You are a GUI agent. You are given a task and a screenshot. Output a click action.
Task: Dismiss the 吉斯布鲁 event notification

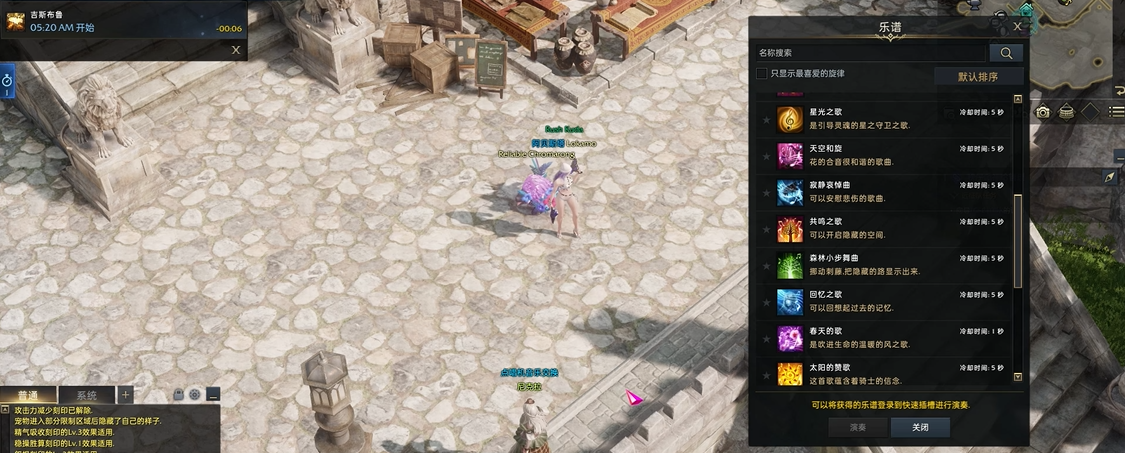click(236, 49)
